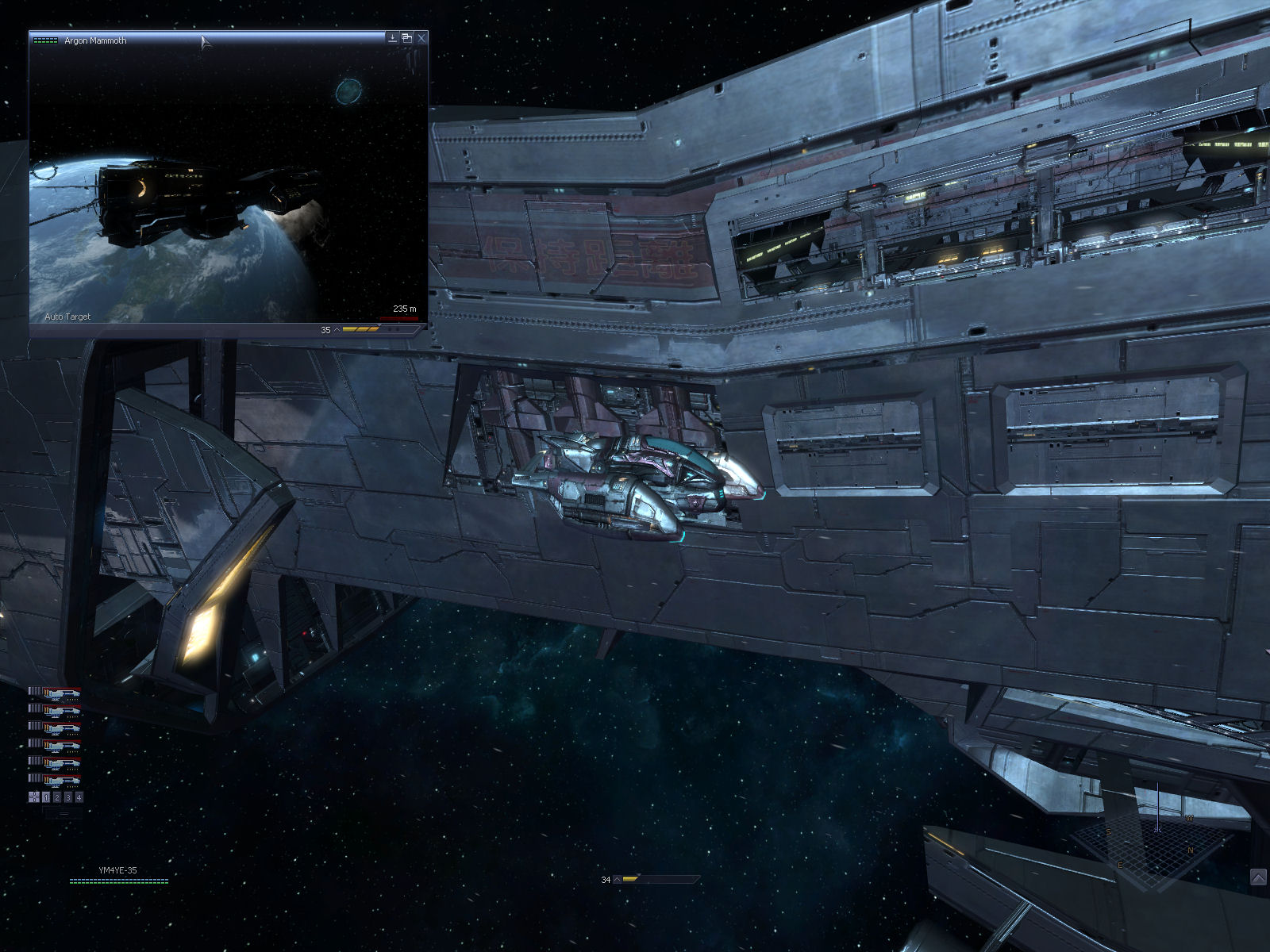1270x952 pixels.
Task: Switch to weapon group 3
Action: coord(68,797)
